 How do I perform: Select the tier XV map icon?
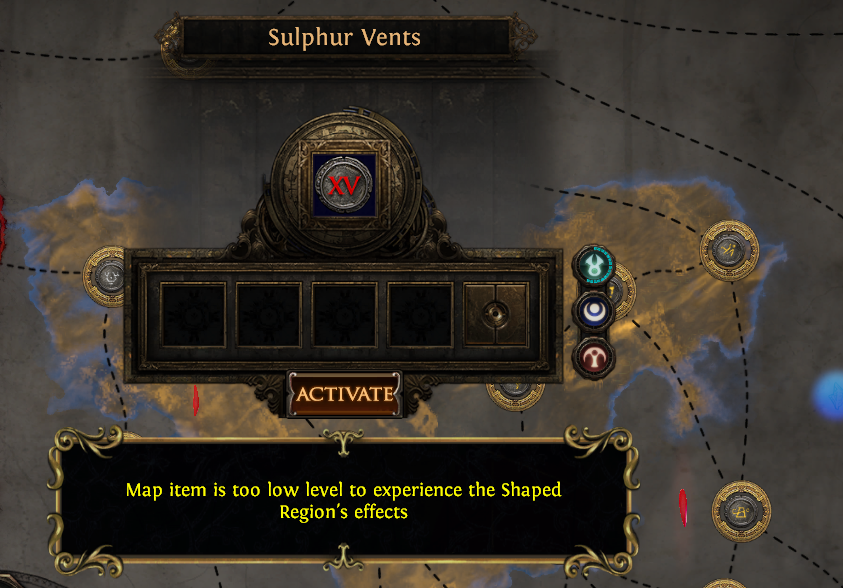[345, 185]
